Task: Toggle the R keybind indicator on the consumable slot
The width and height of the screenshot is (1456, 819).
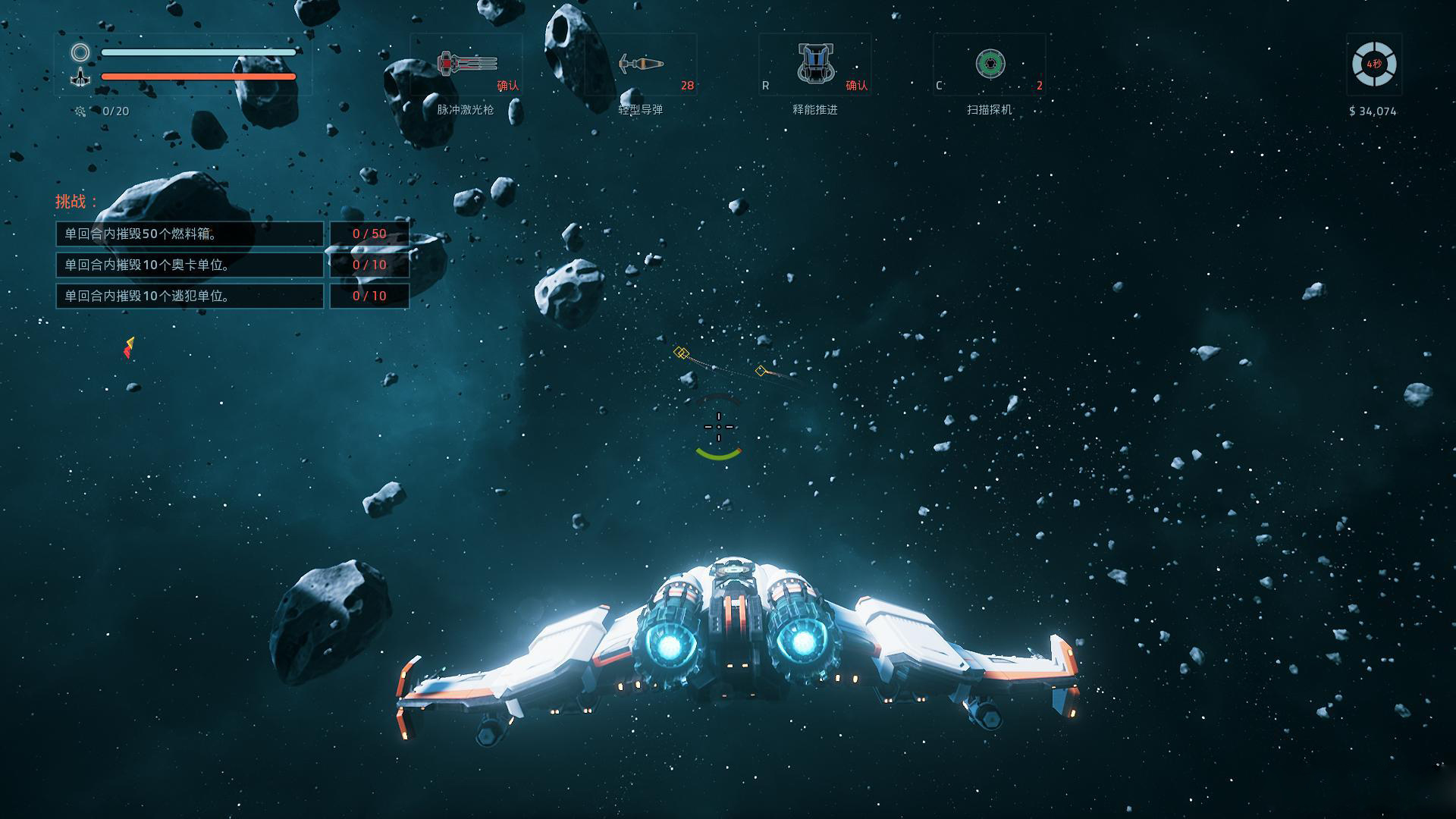Action: click(x=766, y=86)
